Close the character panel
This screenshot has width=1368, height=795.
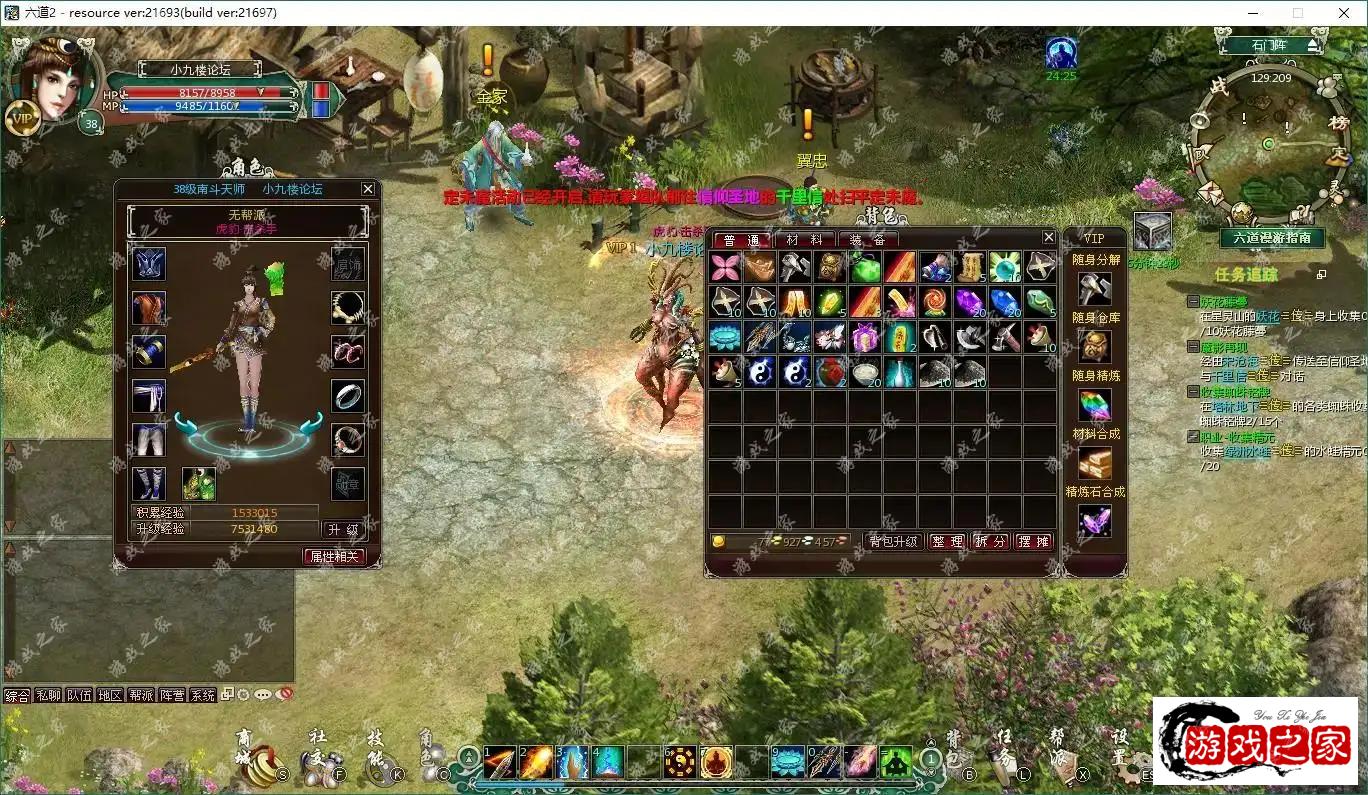click(368, 189)
